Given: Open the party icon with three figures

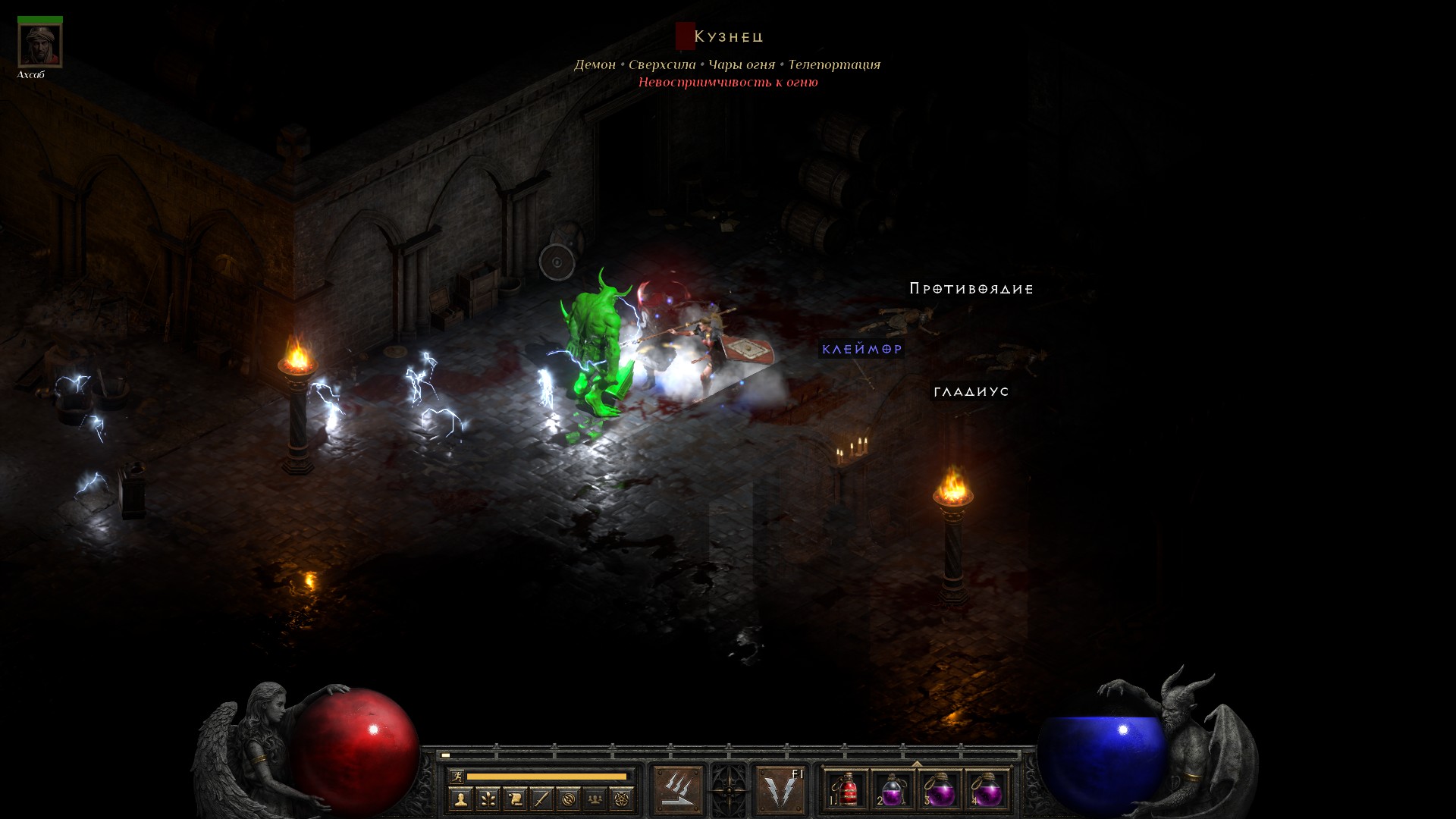Looking at the screenshot, I should point(595,799).
